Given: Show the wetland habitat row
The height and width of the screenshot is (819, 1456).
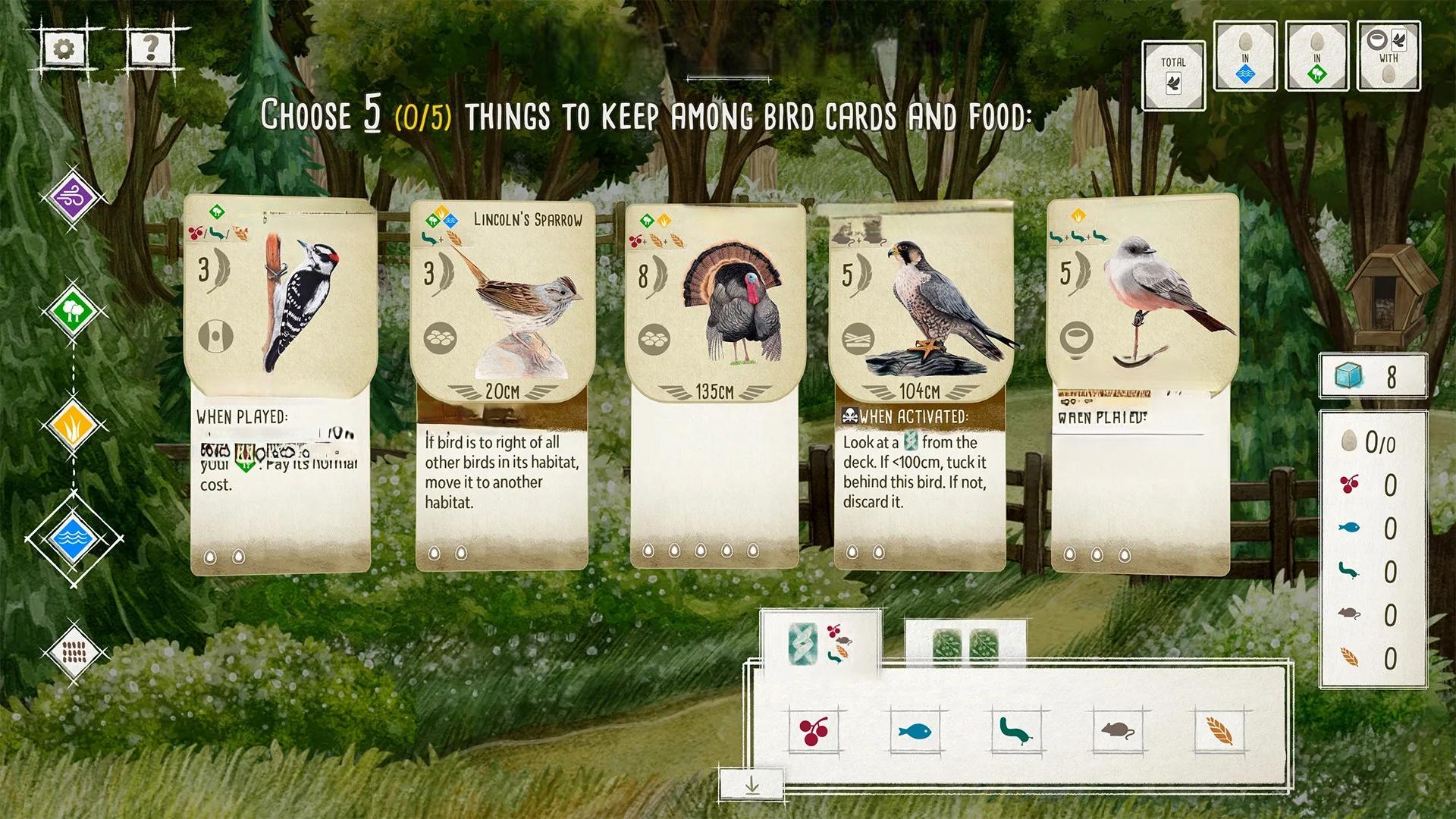Looking at the screenshot, I should click(x=73, y=539).
